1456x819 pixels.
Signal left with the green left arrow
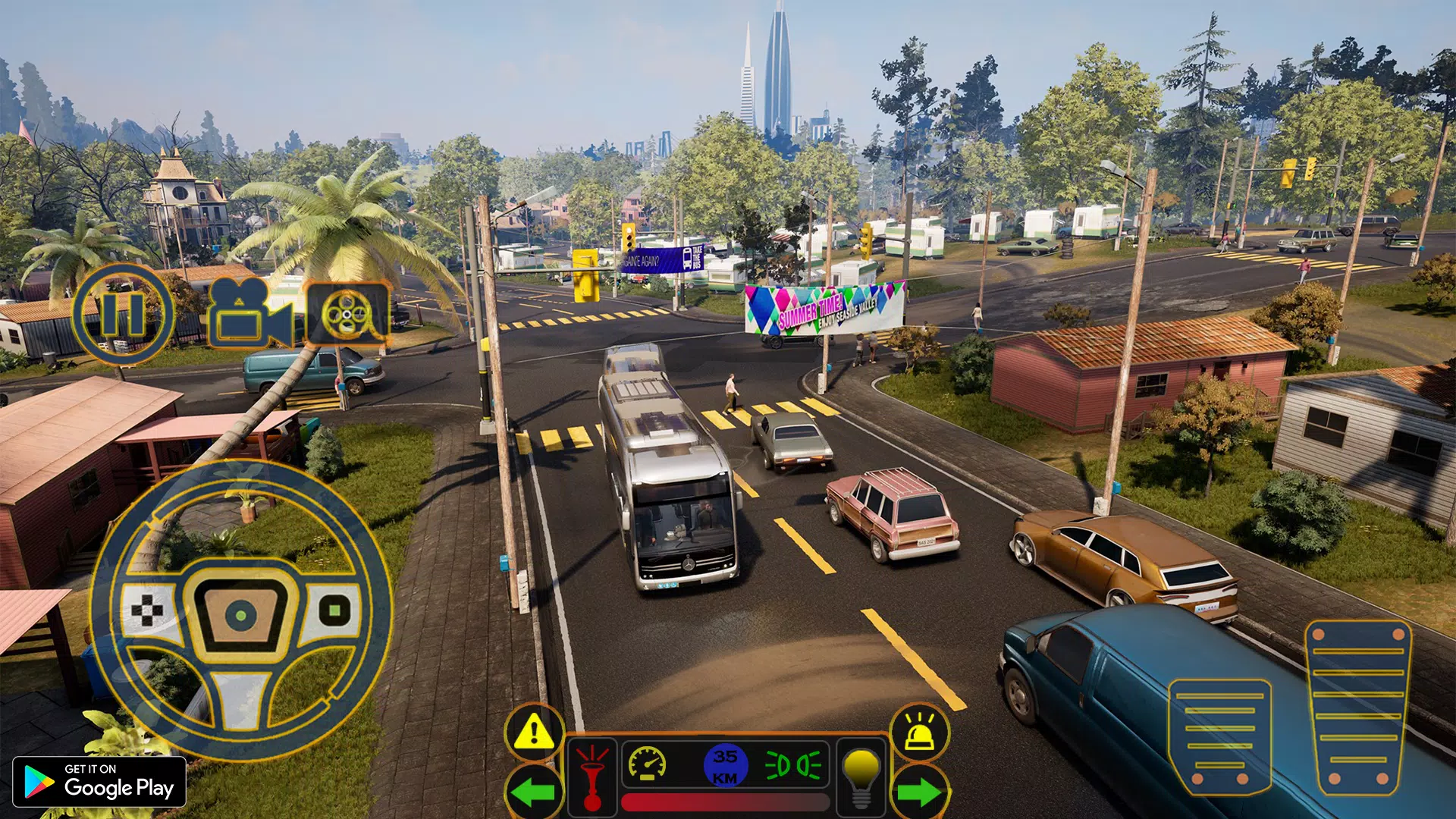pyautogui.click(x=534, y=792)
